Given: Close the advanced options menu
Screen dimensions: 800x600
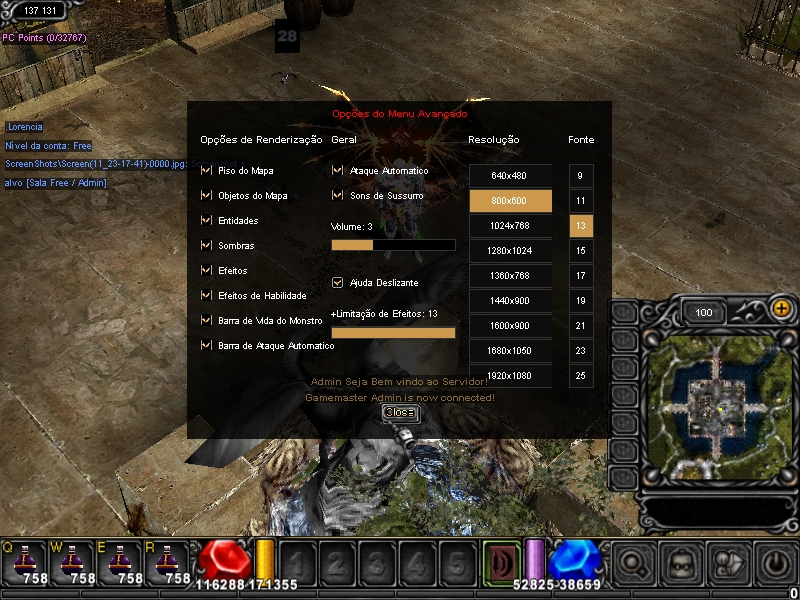Looking at the screenshot, I should coord(398,412).
